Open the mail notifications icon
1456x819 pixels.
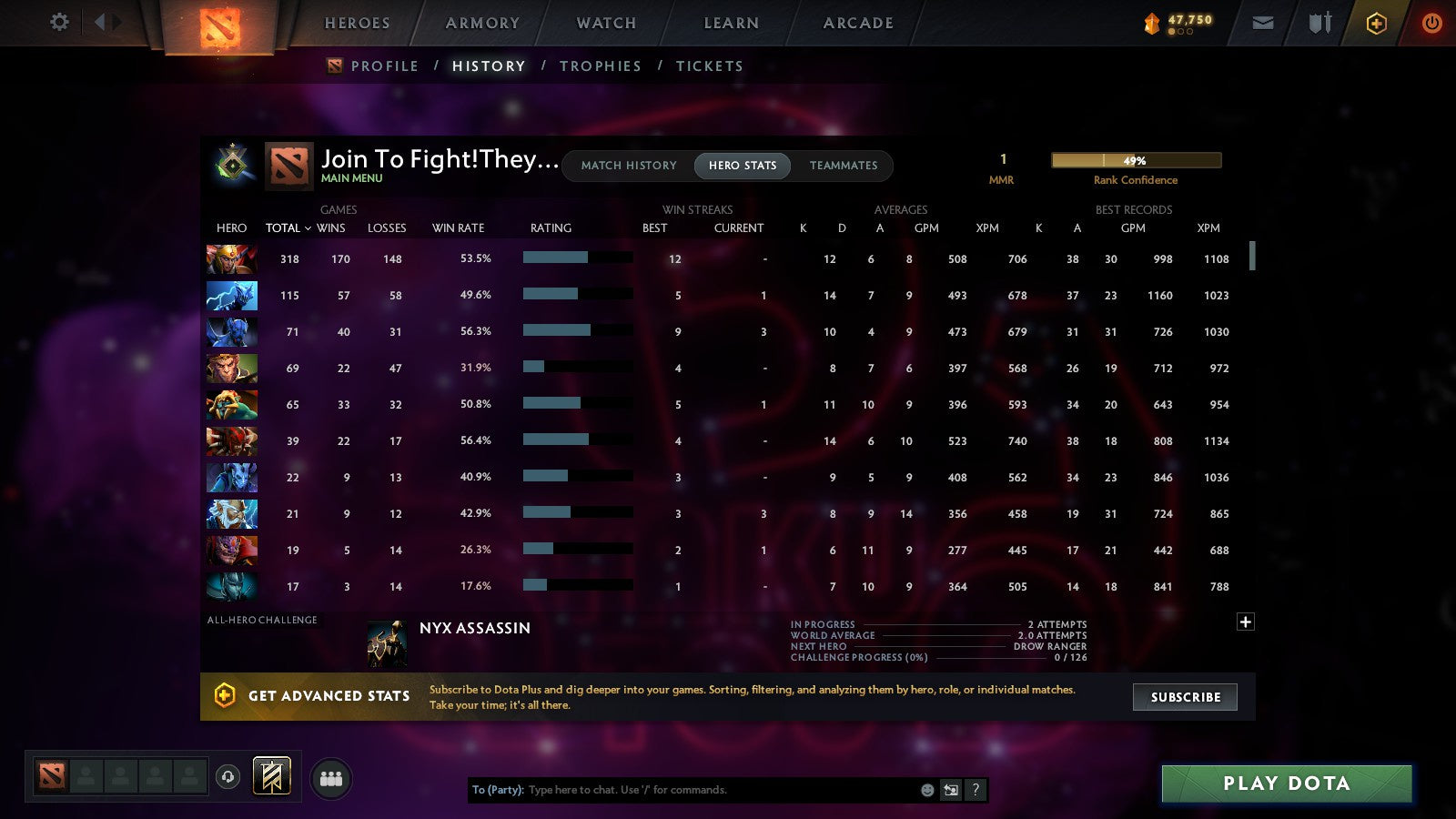1263,23
